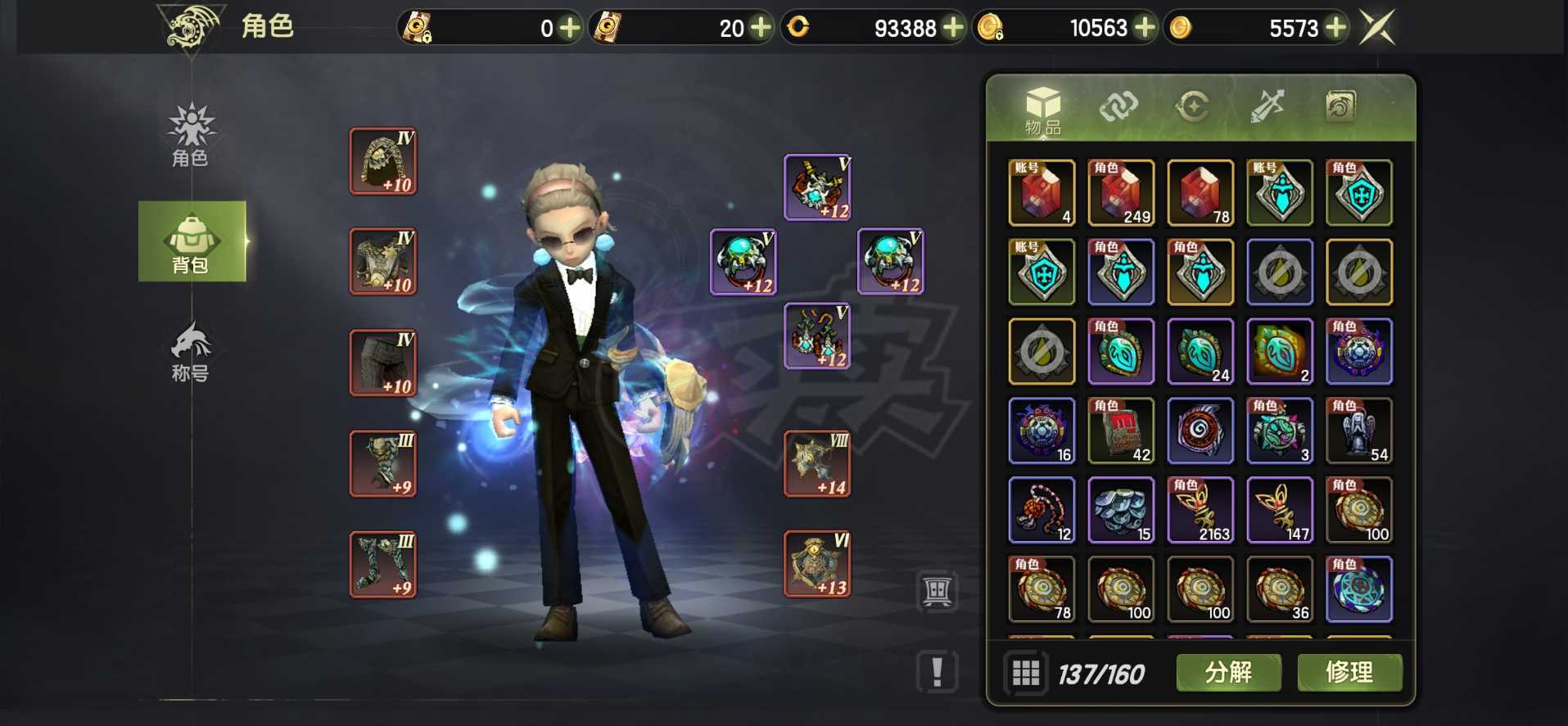Select the red gem stack of 249
The width and height of the screenshot is (1568, 726).
(1121, 192)
